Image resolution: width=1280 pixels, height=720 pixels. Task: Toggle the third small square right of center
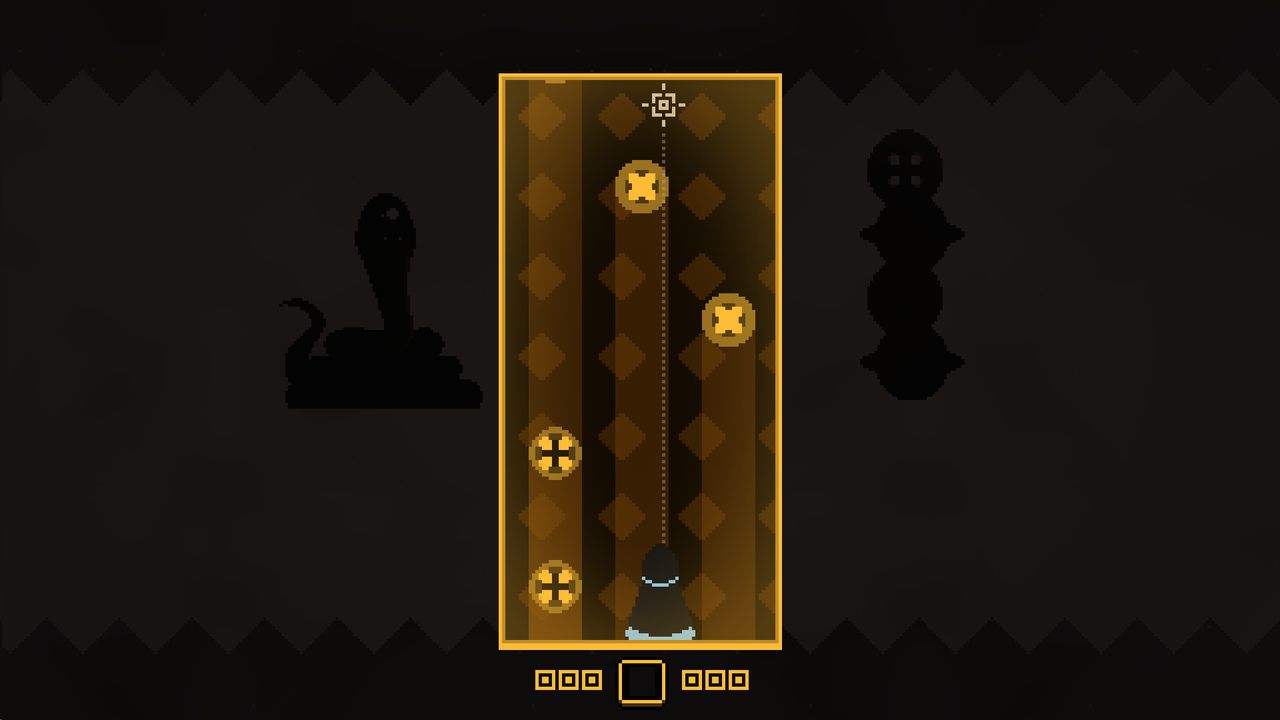[x=738, y=679]
